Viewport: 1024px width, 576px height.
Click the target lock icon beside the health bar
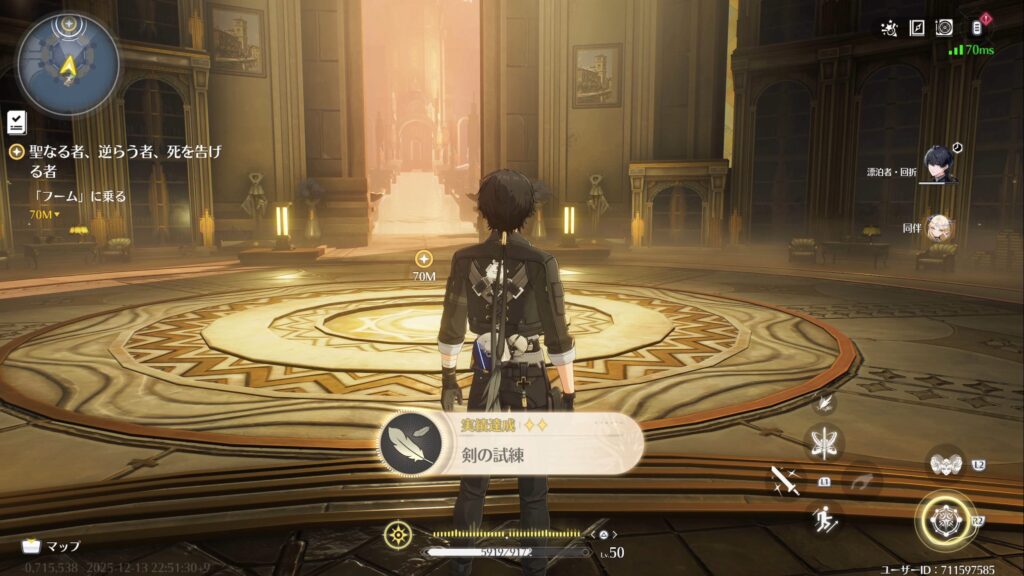[399, 535]
